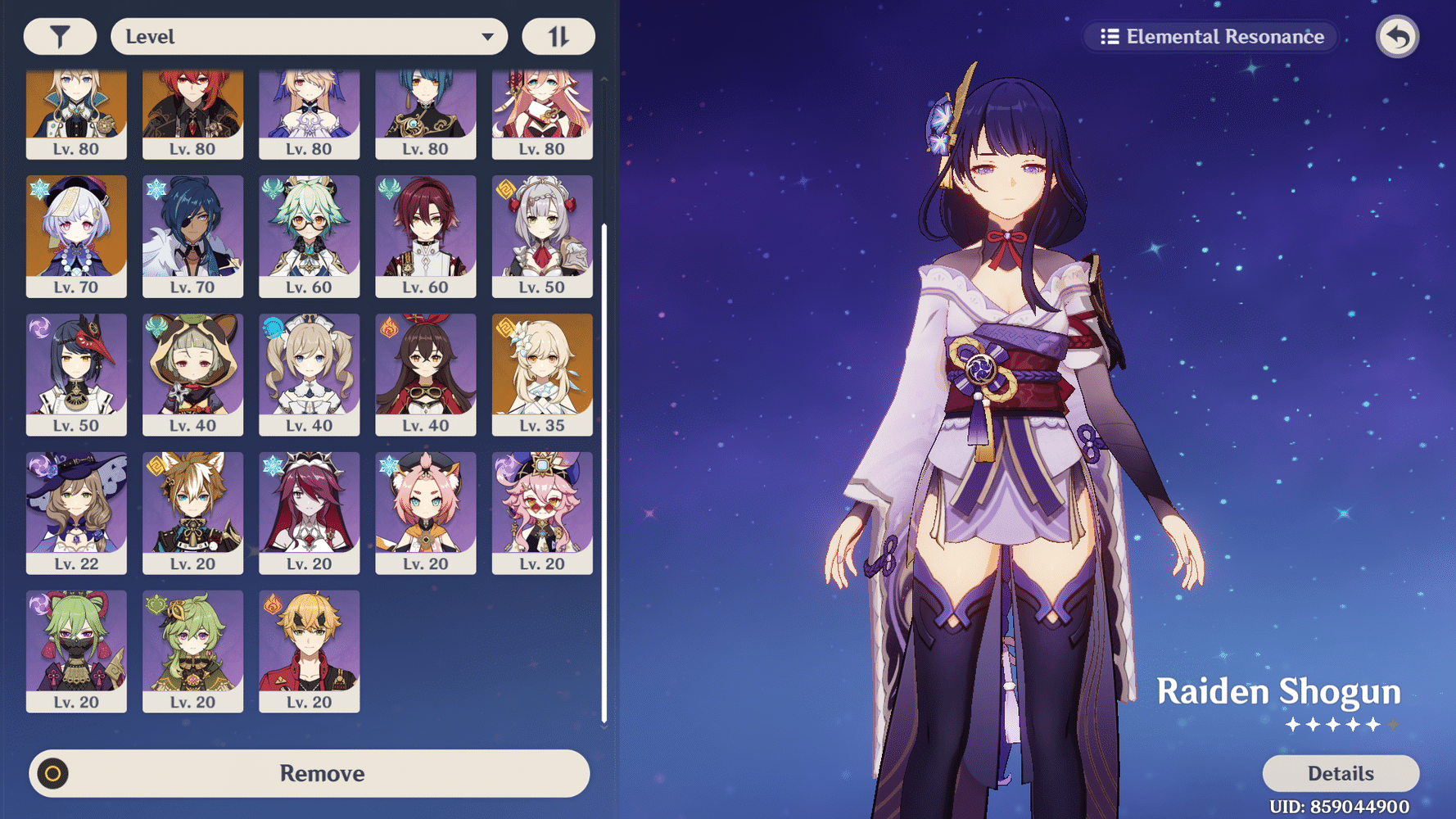The image size is (1456, 819).
Task: Open the Elemental Resonance list
Action: click(1212, 37)
